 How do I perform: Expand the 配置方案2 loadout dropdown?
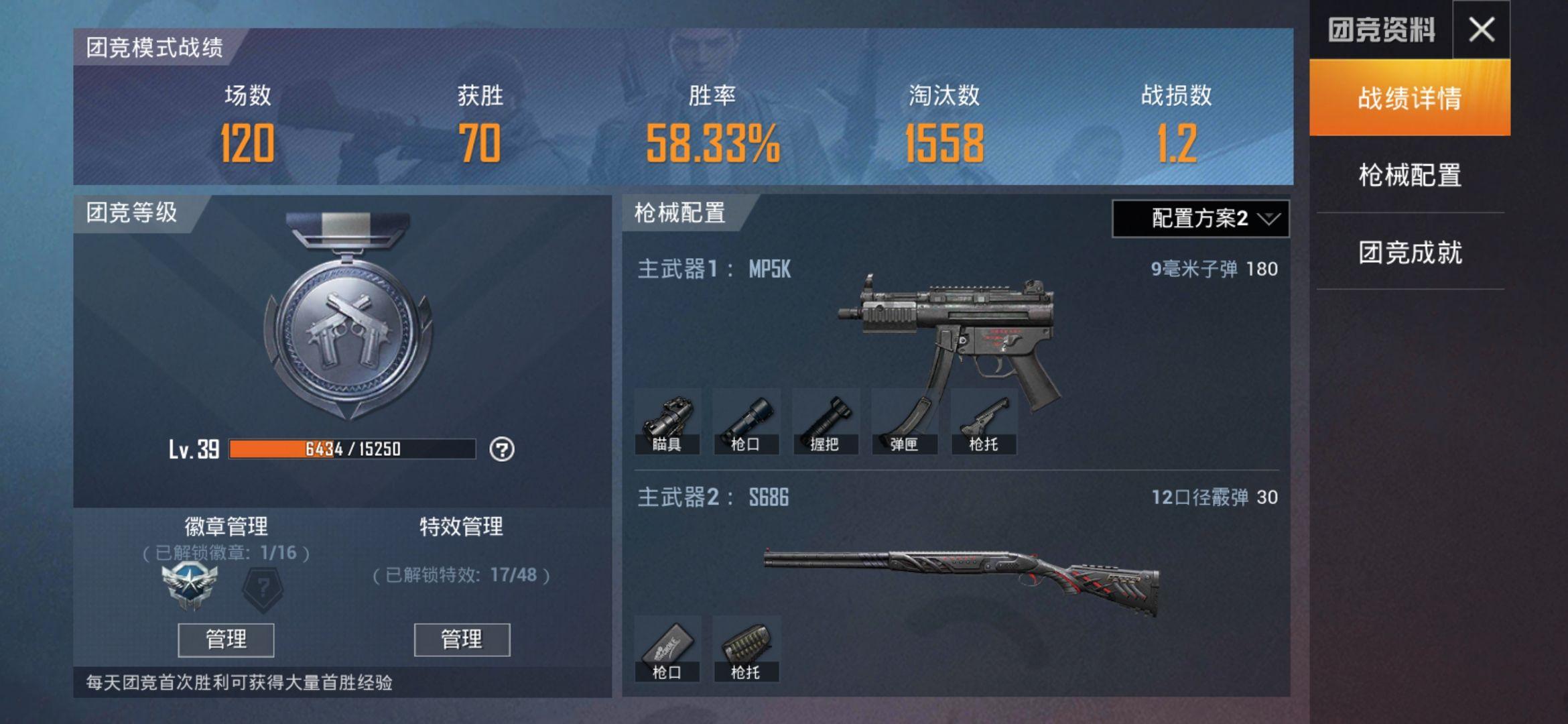(1200, 219)
